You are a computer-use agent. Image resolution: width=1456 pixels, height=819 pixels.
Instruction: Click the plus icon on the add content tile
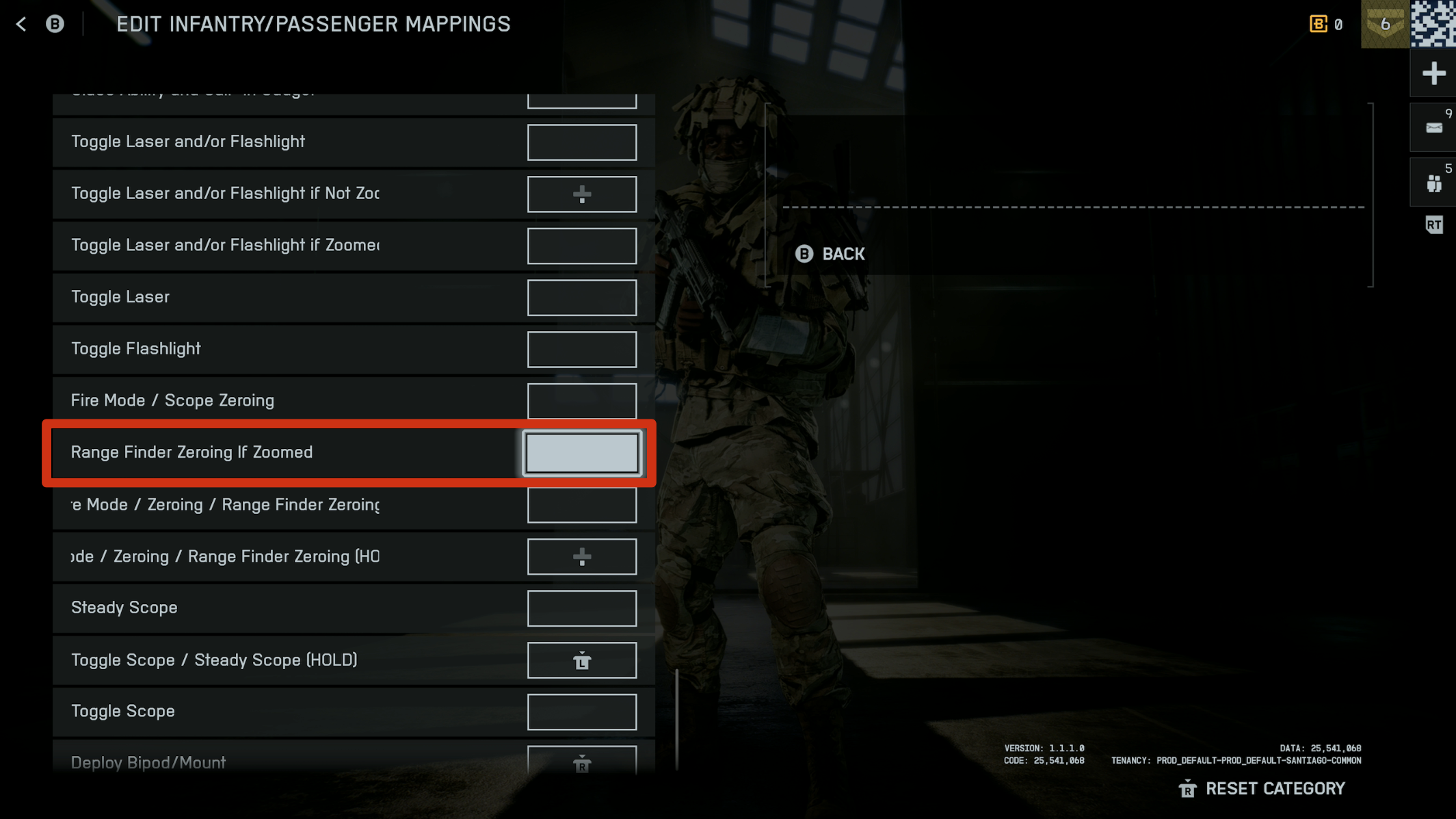pos(1433,73)
